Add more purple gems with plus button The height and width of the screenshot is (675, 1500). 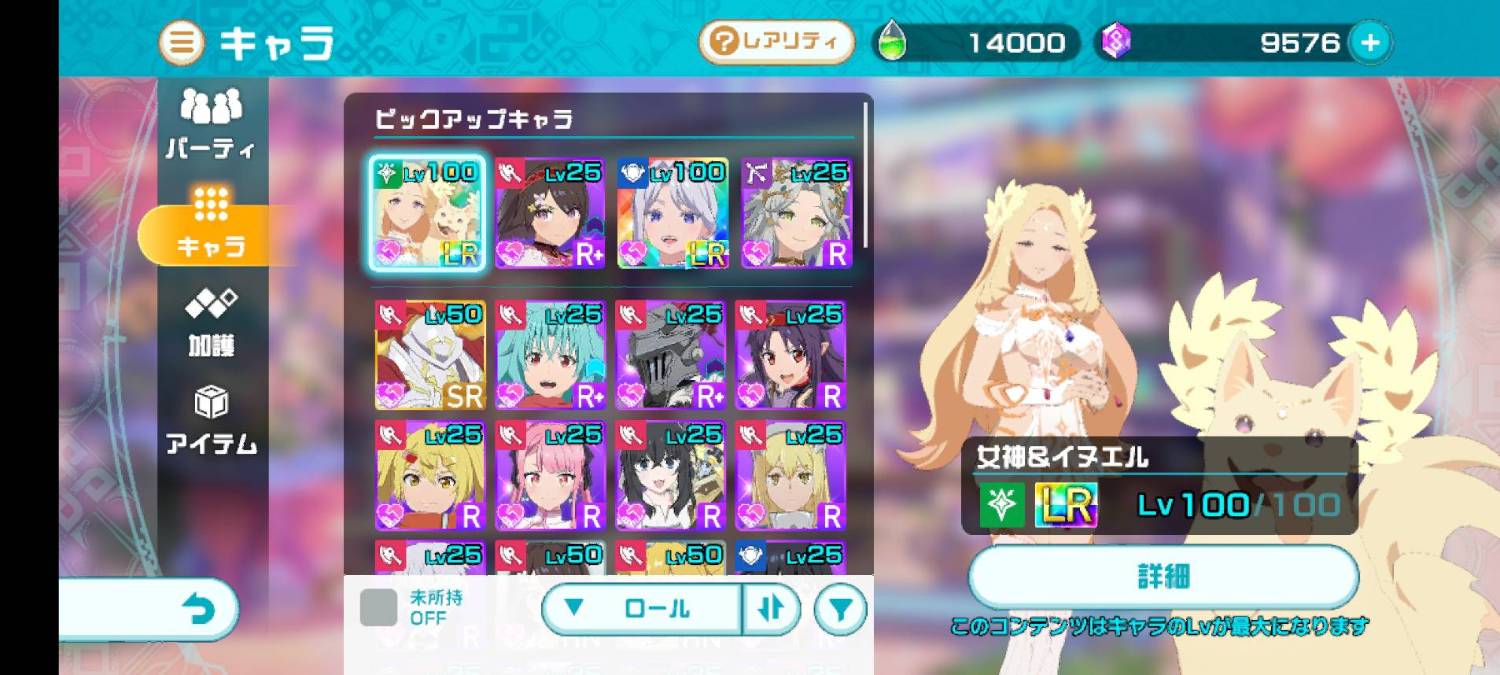(1370, 43)
